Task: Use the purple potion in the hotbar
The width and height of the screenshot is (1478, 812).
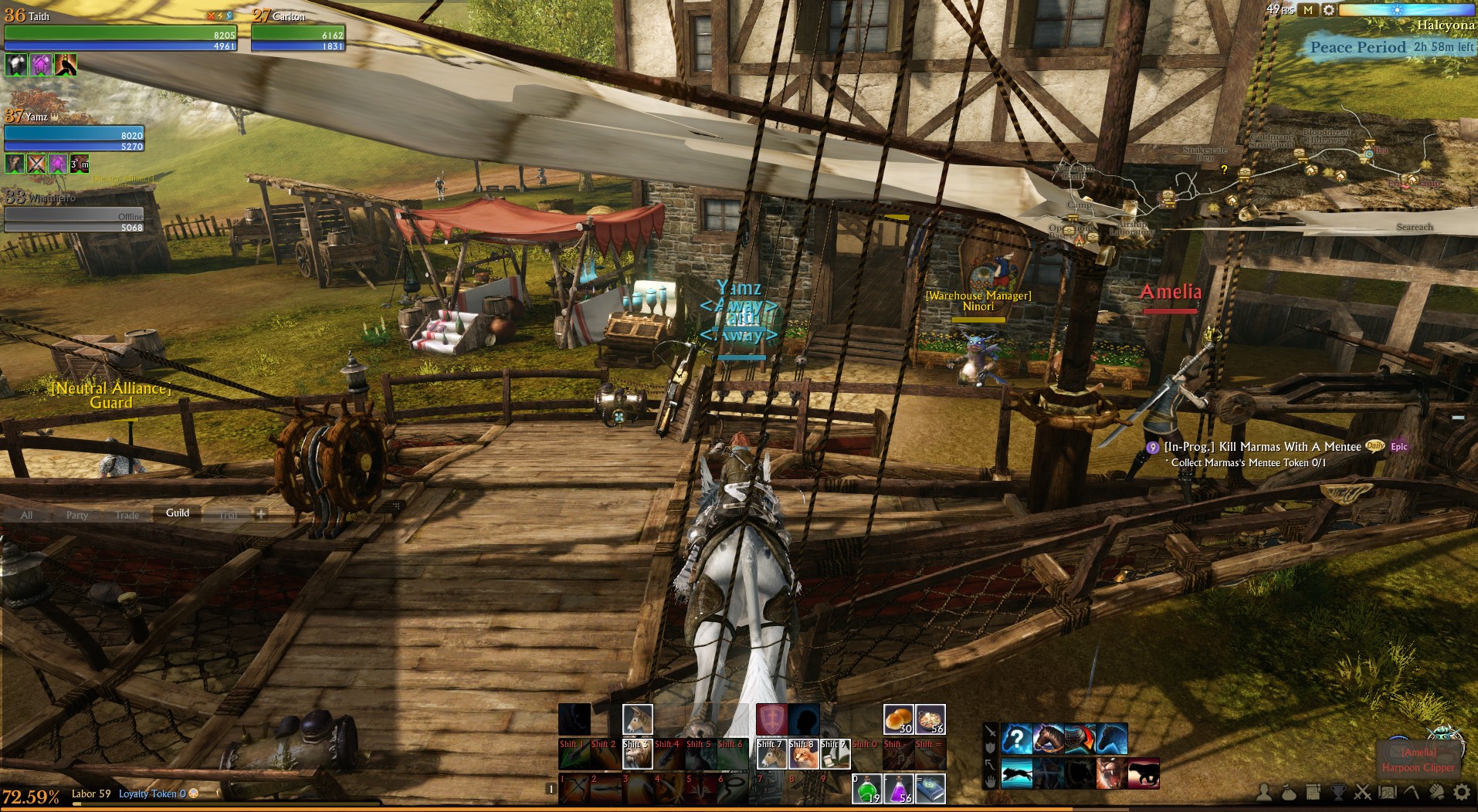Action: click(899, 789)
